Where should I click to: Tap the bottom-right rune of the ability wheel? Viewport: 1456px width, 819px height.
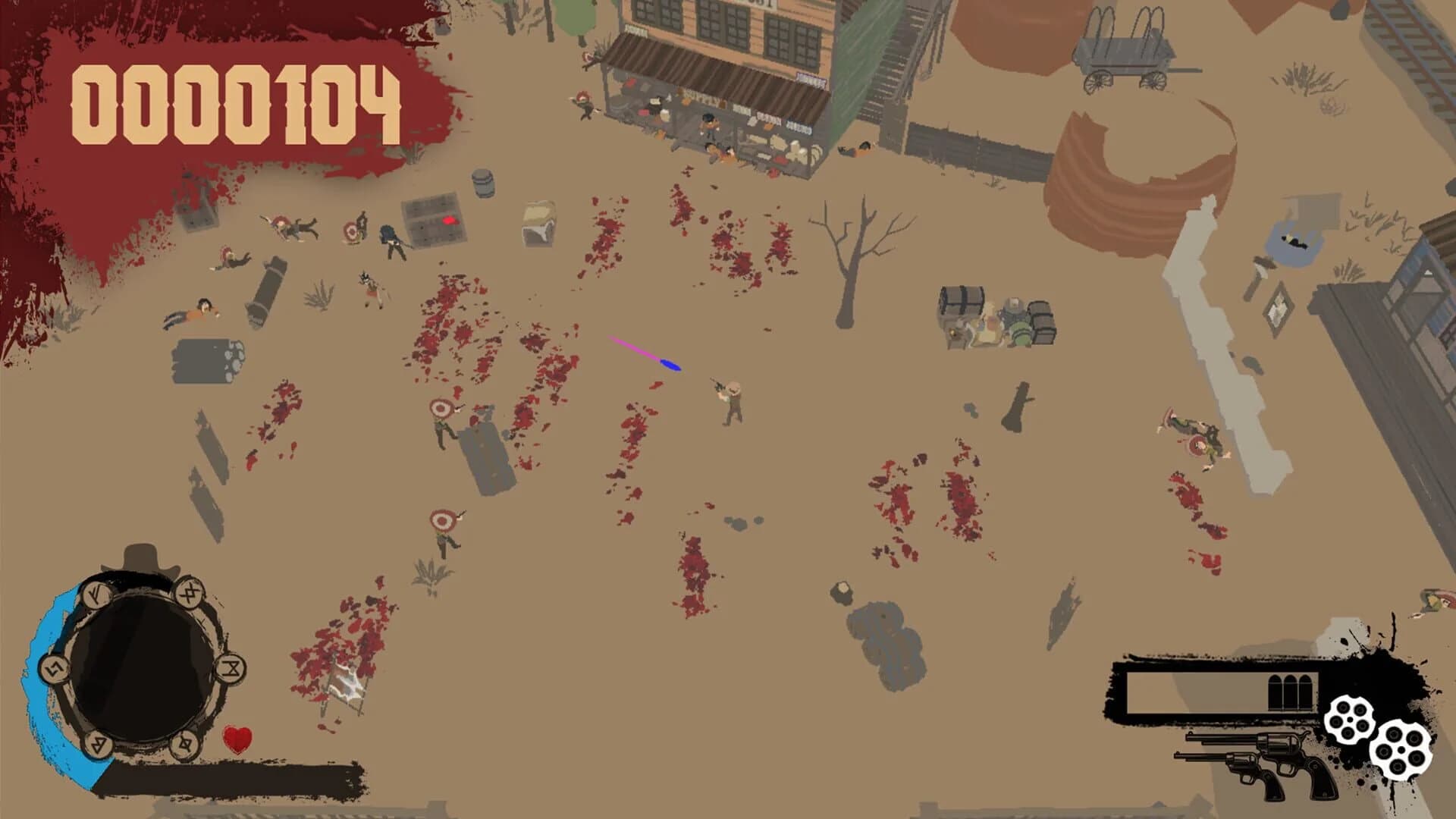(x=184, y=744)
